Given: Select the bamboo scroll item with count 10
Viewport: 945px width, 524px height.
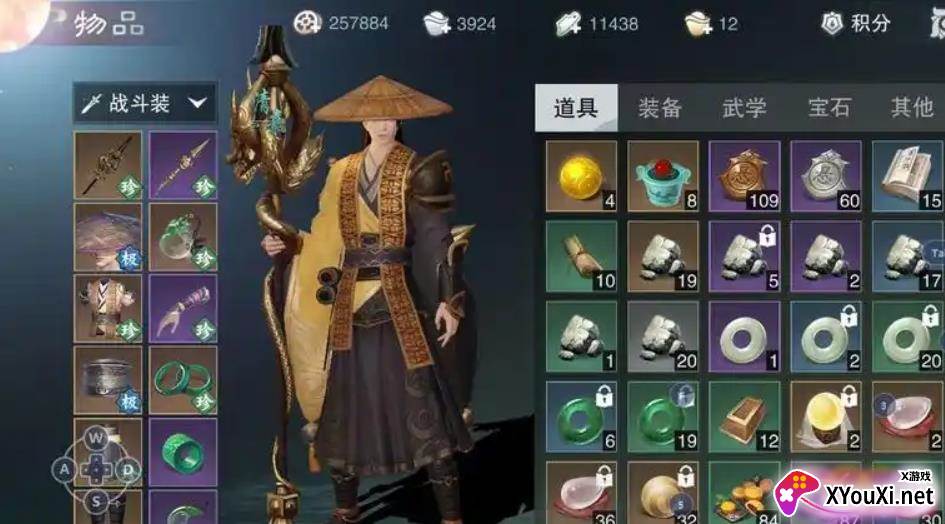Looking at the screenshot, I should click(x=581, y=255).
